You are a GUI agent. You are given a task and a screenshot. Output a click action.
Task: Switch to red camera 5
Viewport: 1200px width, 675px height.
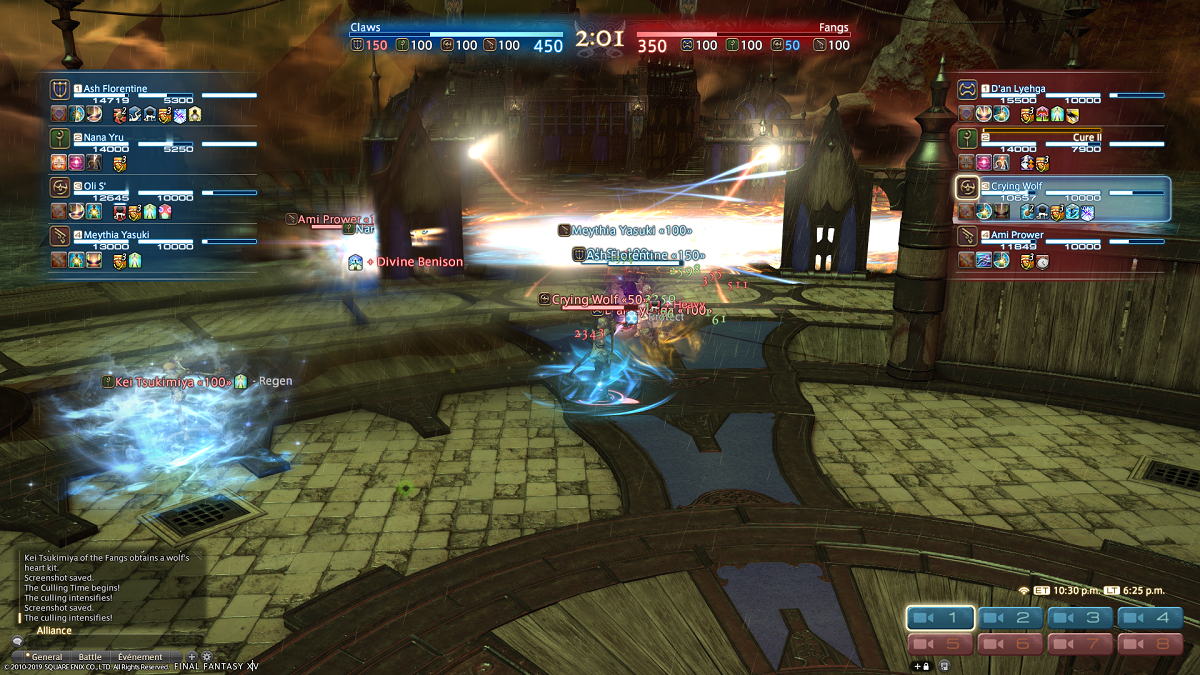tap(940, 645)
